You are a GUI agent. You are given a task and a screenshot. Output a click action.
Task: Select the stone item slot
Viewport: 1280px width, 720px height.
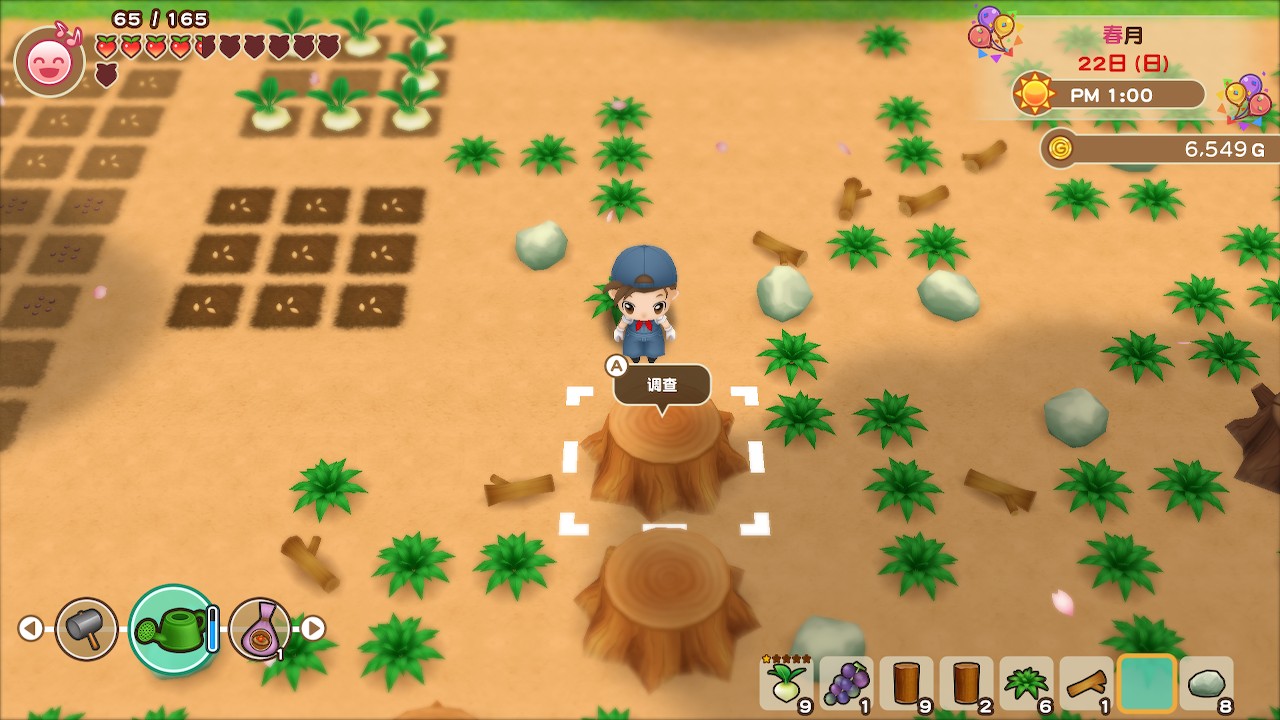coord(1206,683)
